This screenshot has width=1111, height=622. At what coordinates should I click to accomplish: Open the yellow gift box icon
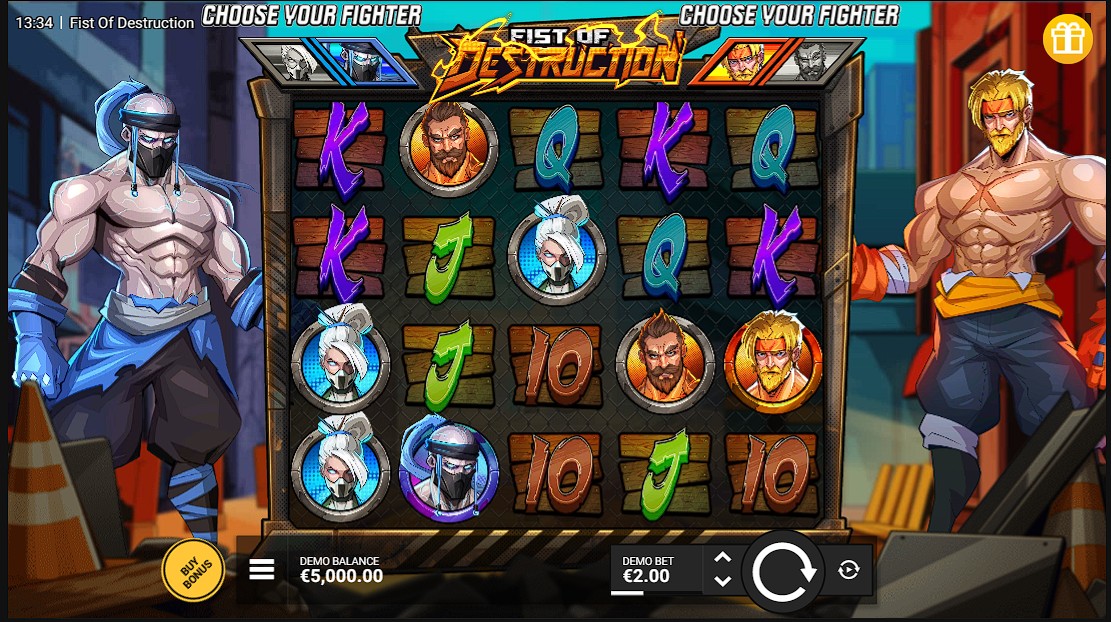(x=1067, y=39)
